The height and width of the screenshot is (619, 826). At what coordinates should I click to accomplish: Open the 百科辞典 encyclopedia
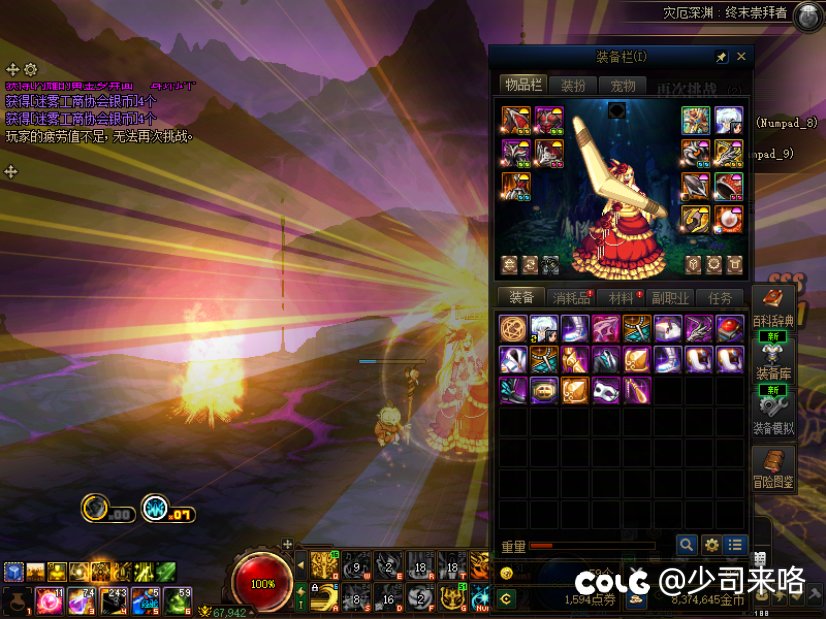coord(773,309)
